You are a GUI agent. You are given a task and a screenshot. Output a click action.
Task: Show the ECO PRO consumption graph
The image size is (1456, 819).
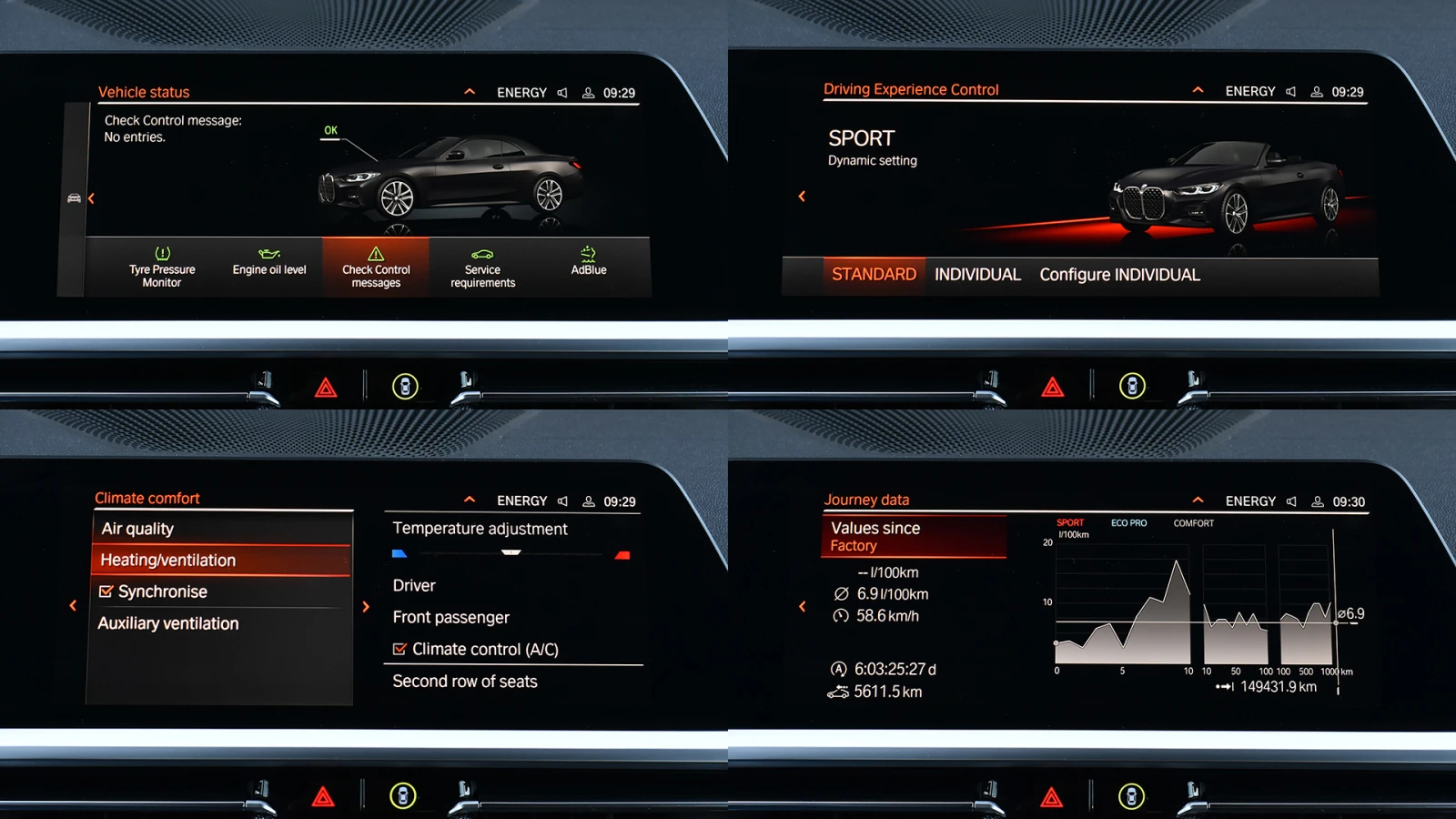(x=1128, y=523)
